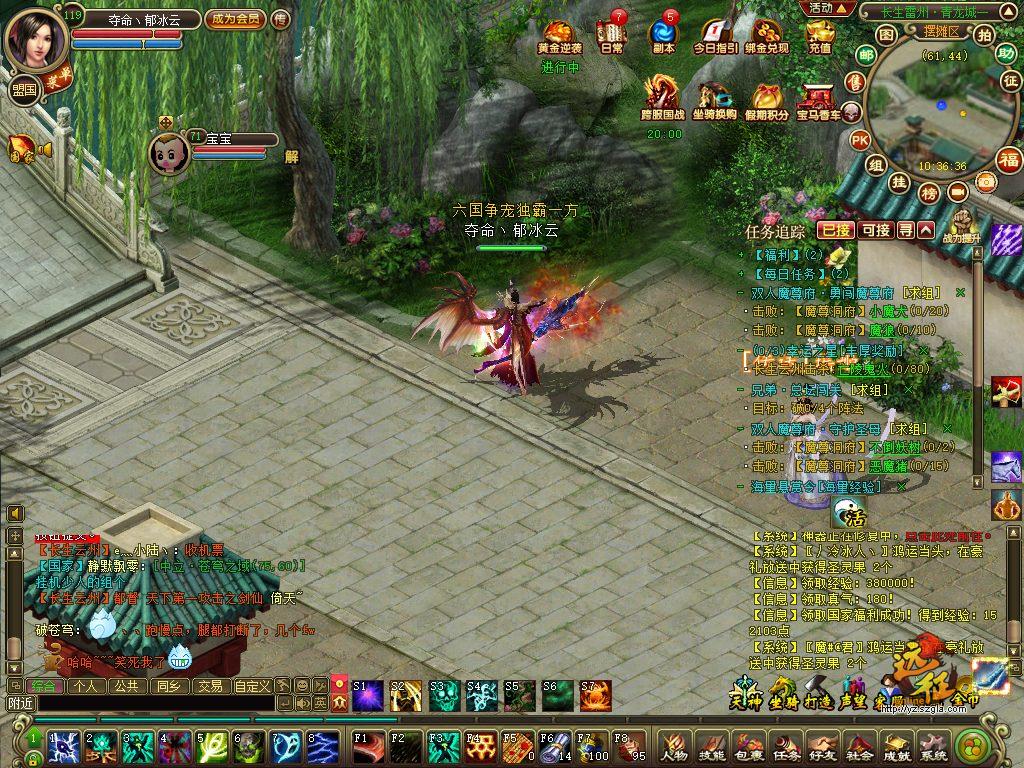The height and width of the screenshot is (768, 1024).
Task: Toggle the PK mode button
Action: coord(859,140)
